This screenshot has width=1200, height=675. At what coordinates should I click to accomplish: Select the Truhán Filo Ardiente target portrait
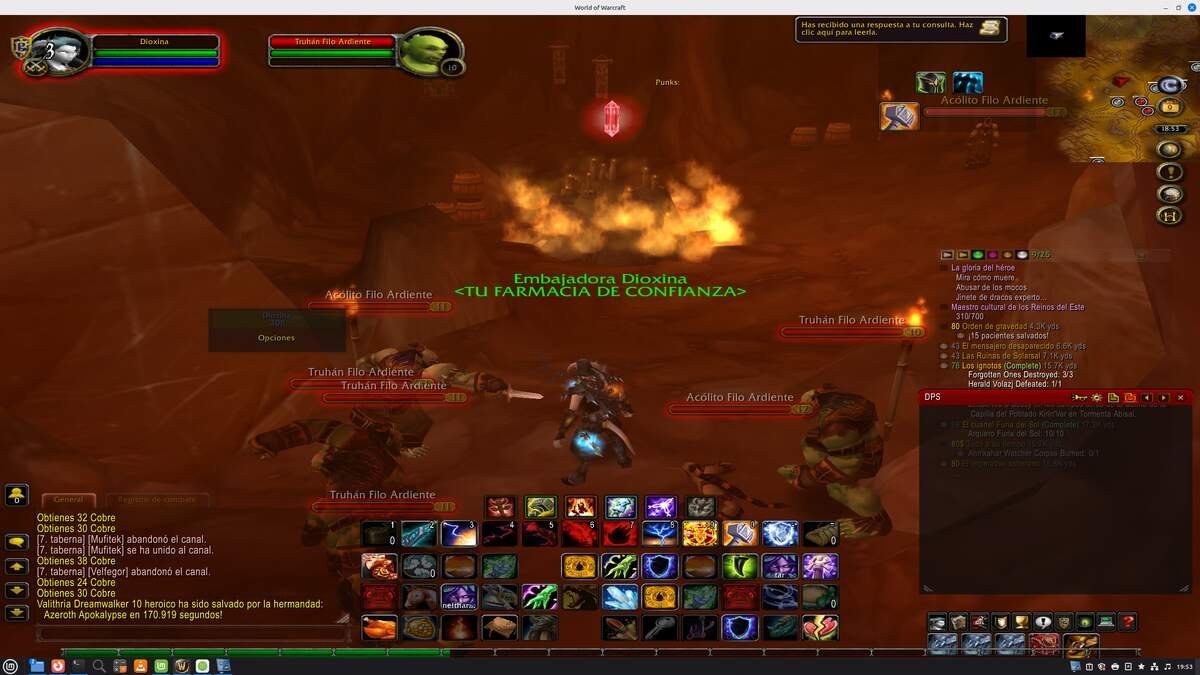tap(427, 50)
